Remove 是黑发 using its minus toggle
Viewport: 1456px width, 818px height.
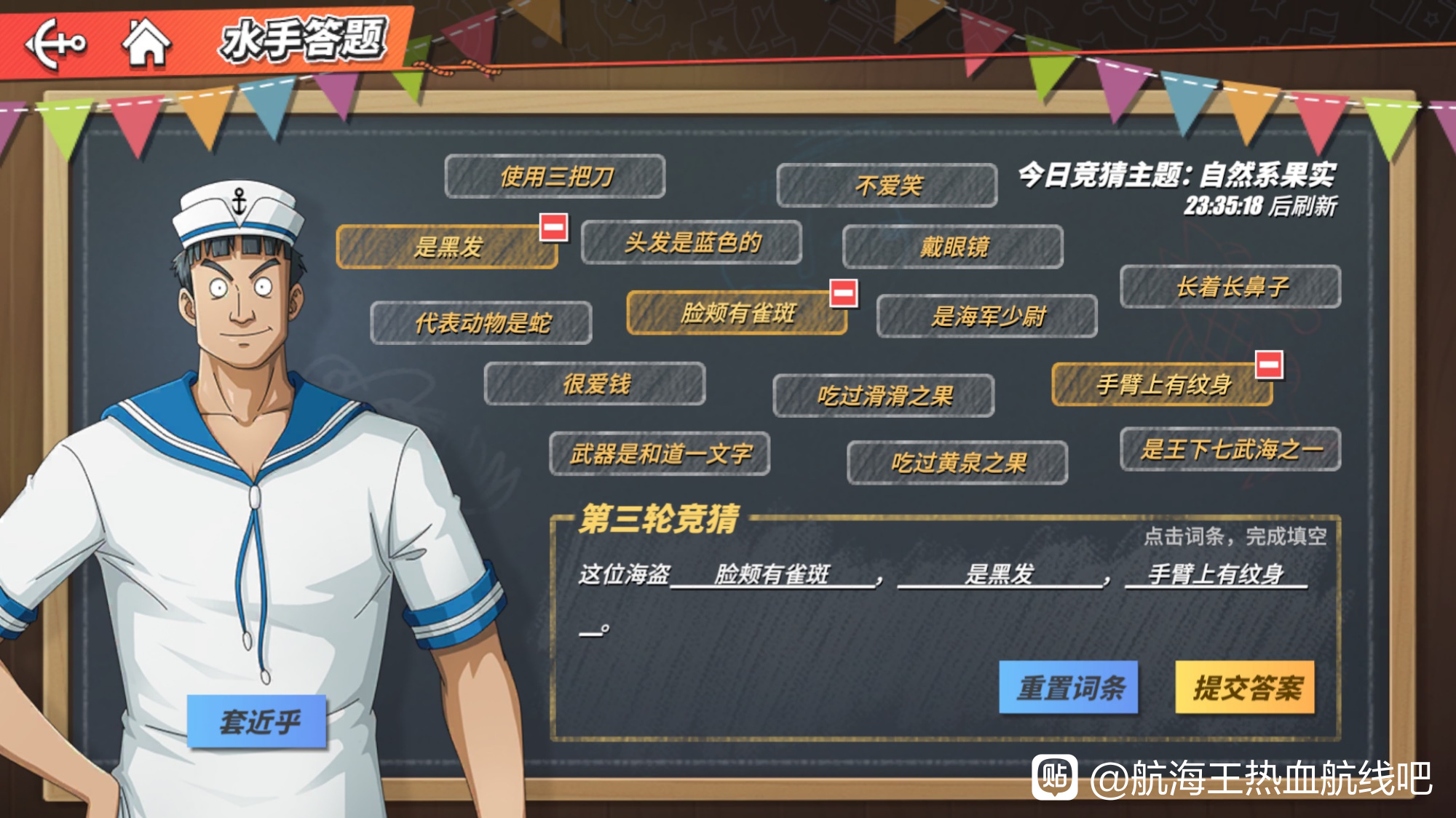[553, 226]
